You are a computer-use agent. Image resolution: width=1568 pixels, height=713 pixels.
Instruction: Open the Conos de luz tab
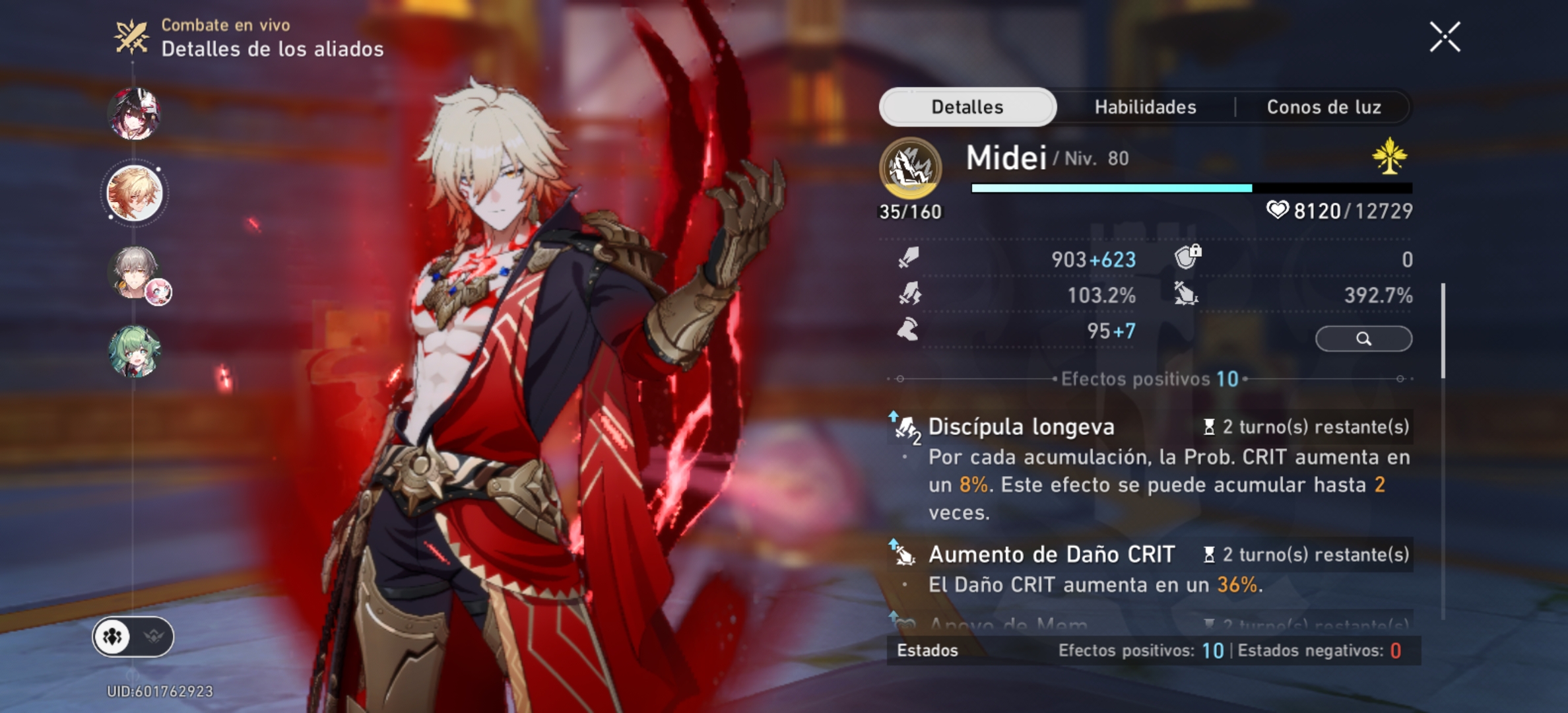point(1323,107)
